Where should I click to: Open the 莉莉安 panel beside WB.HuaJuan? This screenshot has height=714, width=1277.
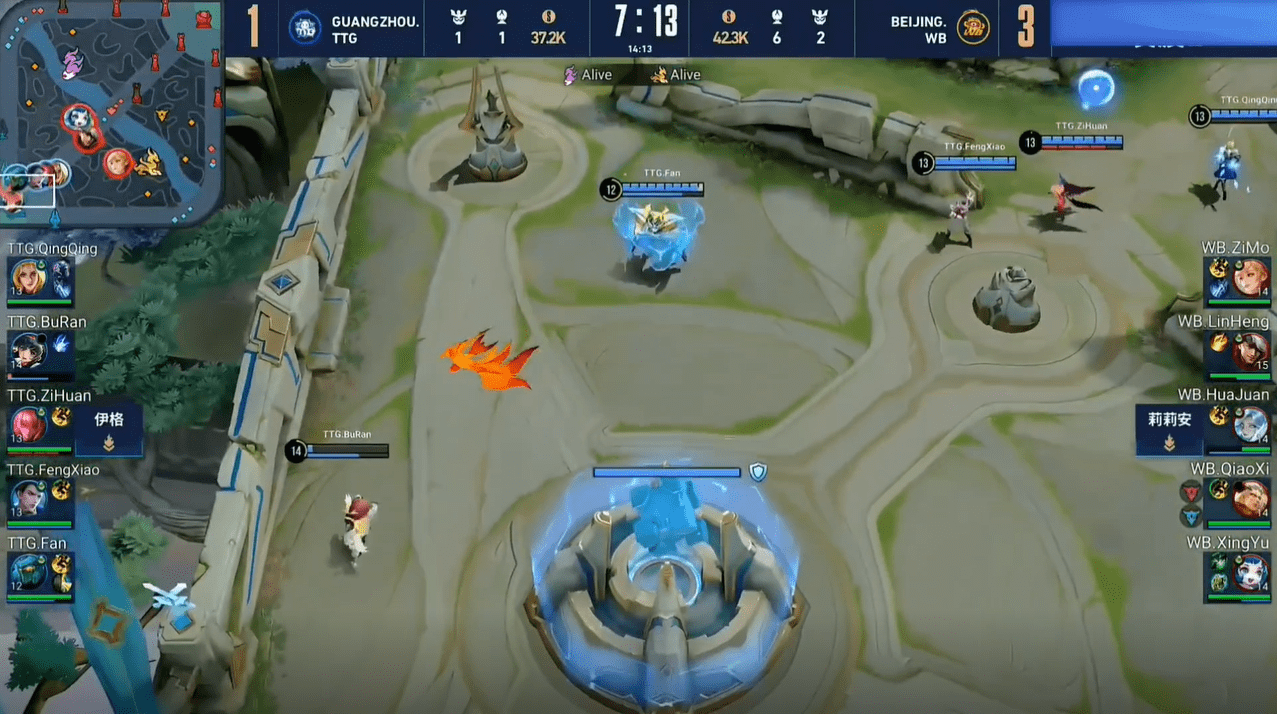coord(1169,430)
